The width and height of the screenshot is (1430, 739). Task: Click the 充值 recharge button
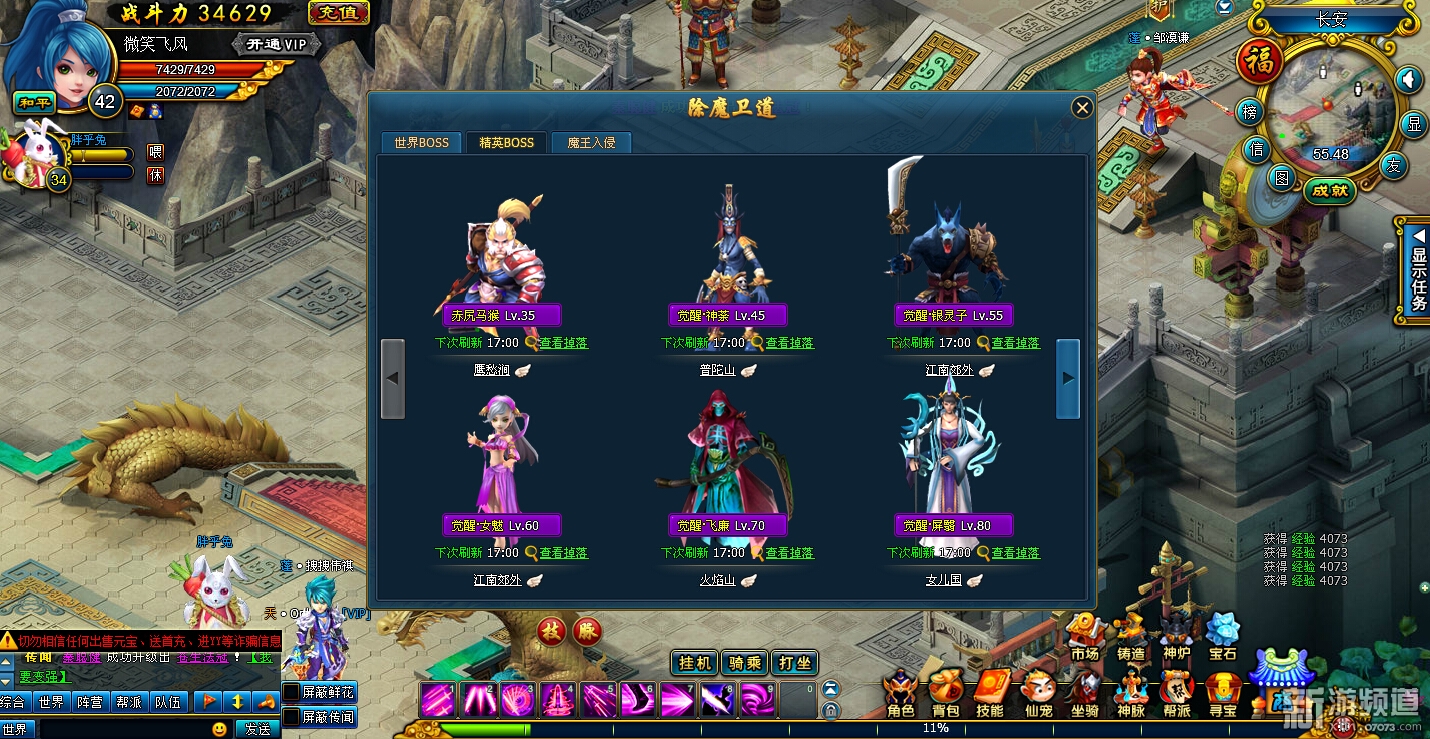(x=339, y=13)
